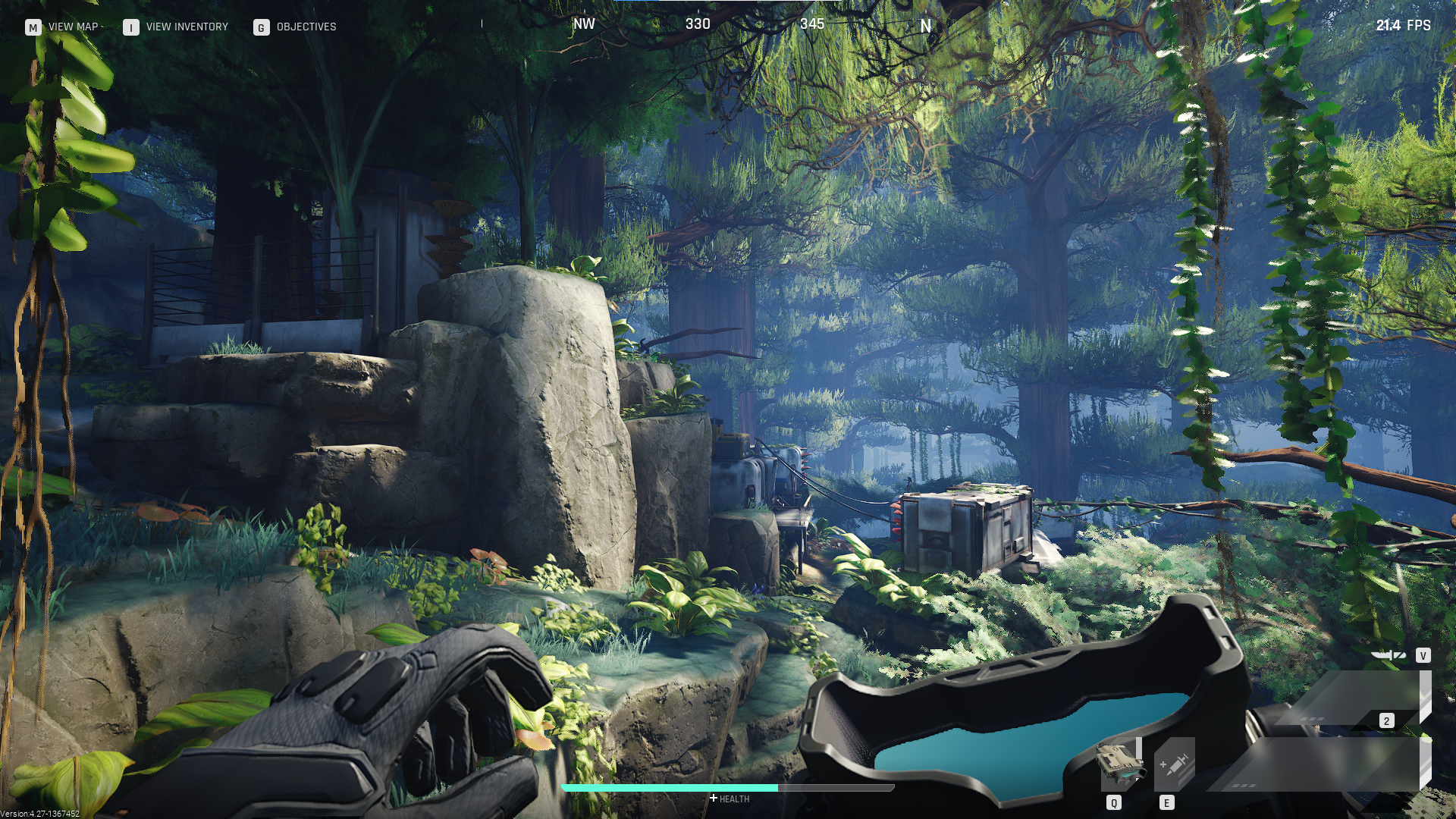Open the View Map option
The image size is (1456, 819).
click(62, 27)
